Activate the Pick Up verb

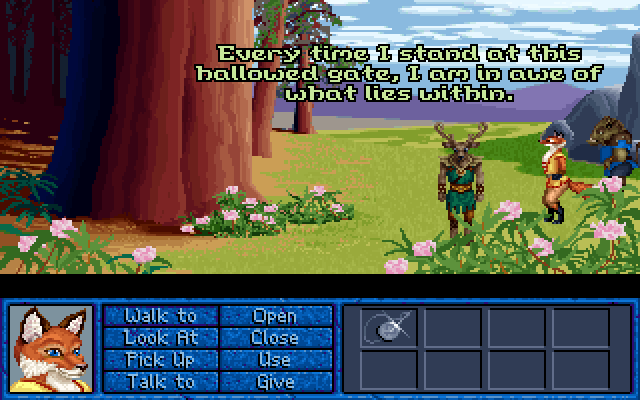tap(161, 359)
